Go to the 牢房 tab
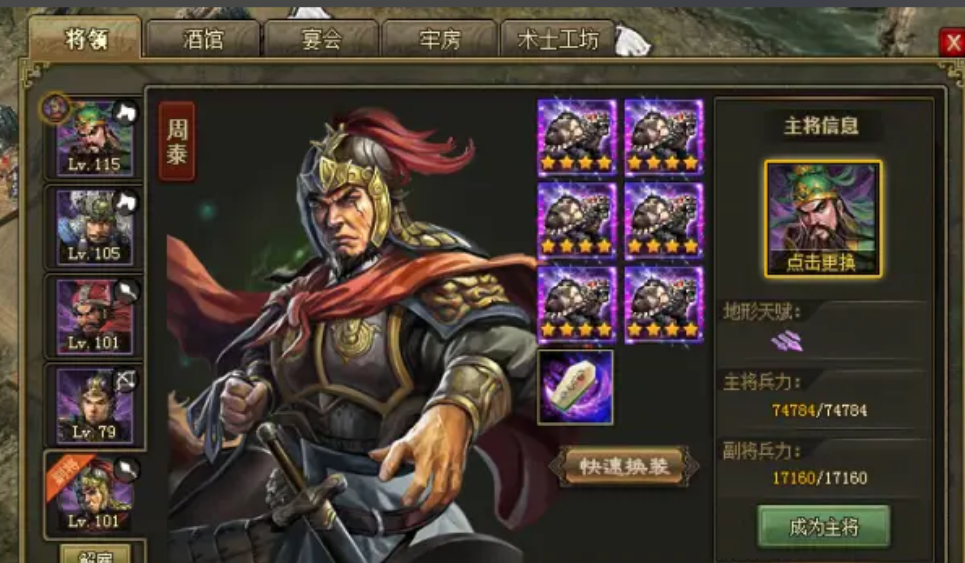This screenshot has width=965, height=563. pyautogui.click(x=439, y=40)
